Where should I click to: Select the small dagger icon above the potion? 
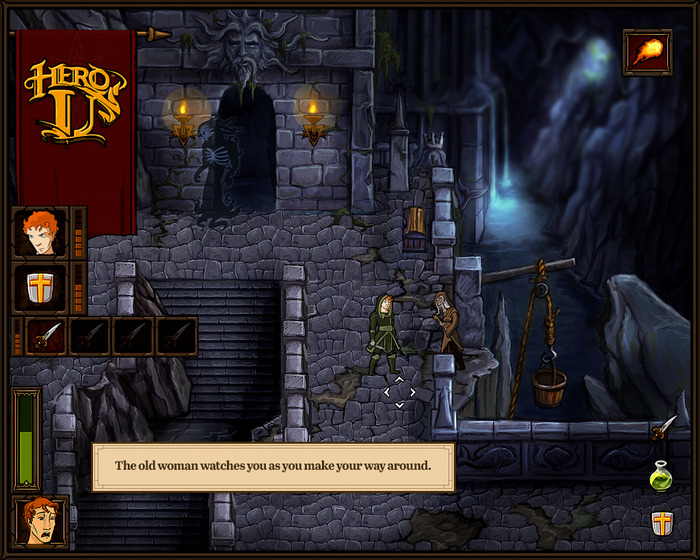click(662, 429)
